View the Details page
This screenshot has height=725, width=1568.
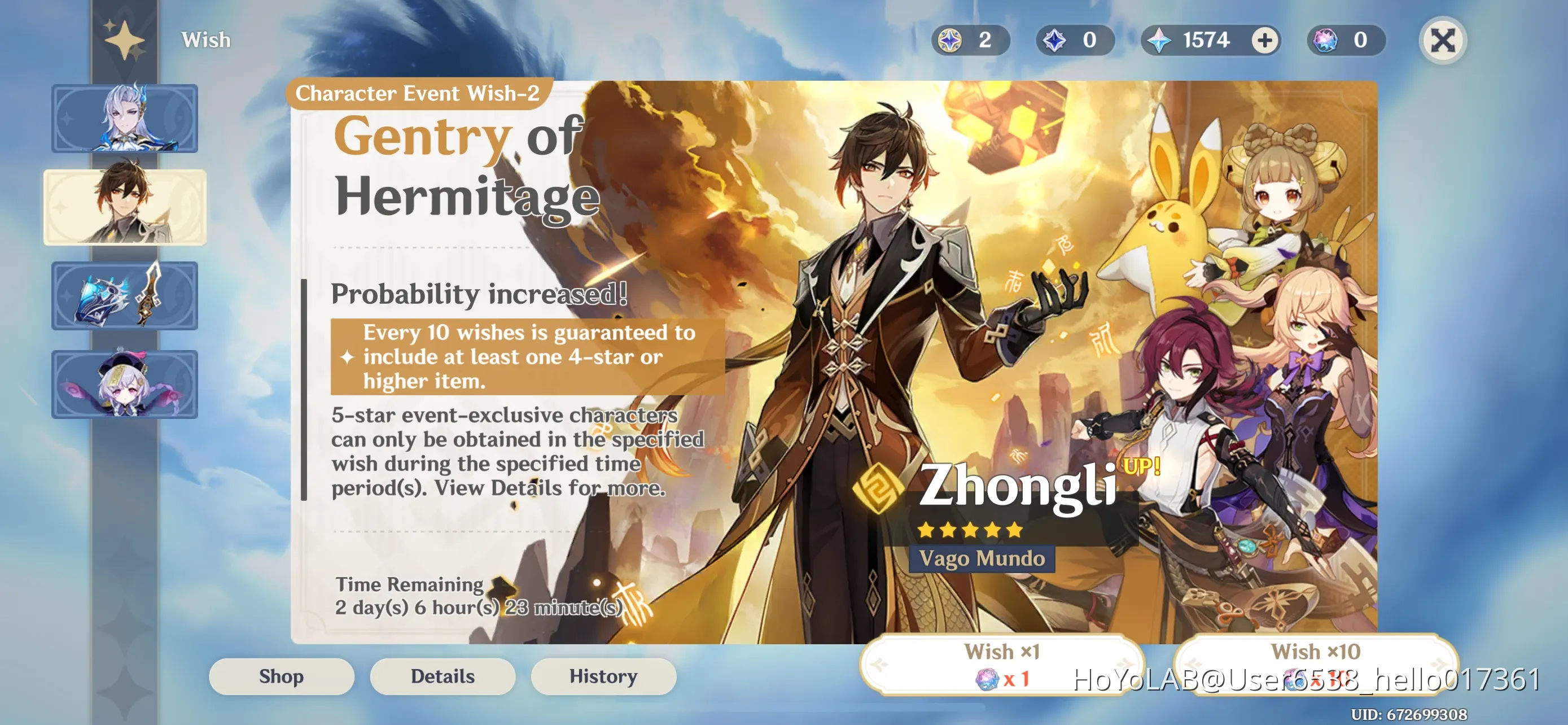pyautogui.click(x=442, y=676)
